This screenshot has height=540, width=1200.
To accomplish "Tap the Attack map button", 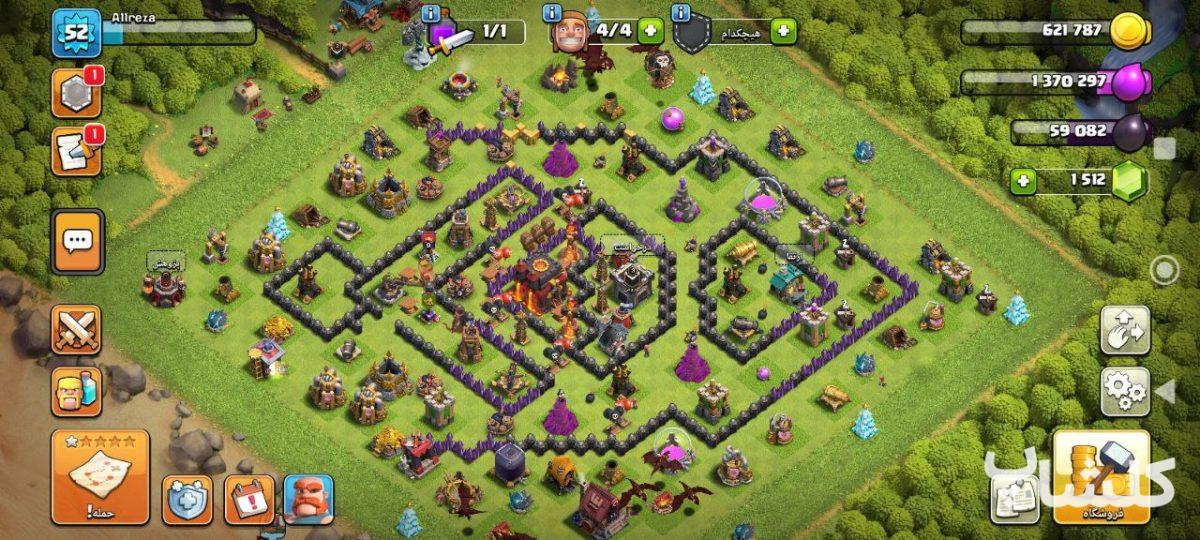I will (100, 477).
